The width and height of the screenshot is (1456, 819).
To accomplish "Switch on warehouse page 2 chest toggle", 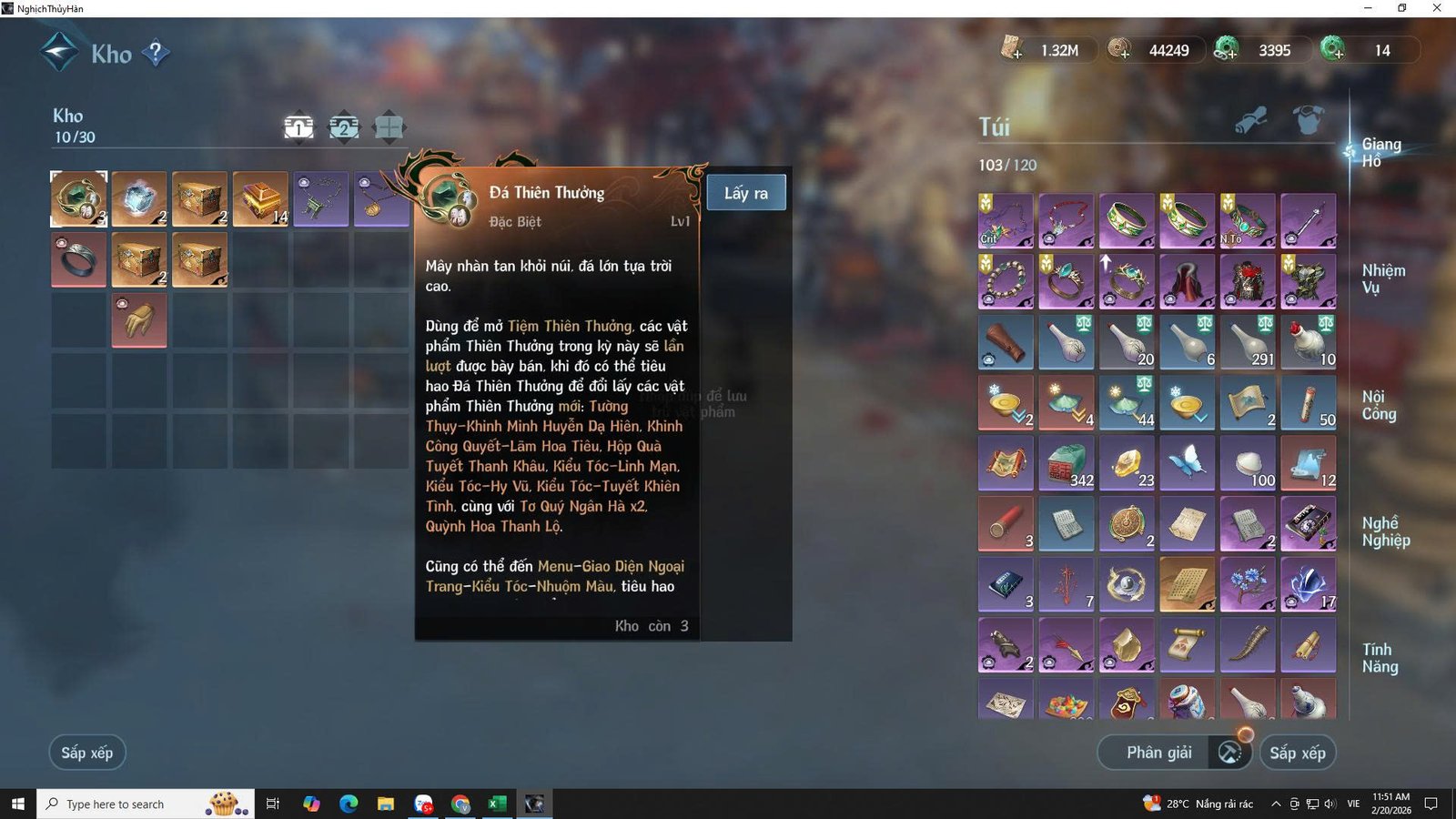I will (342, 126).
